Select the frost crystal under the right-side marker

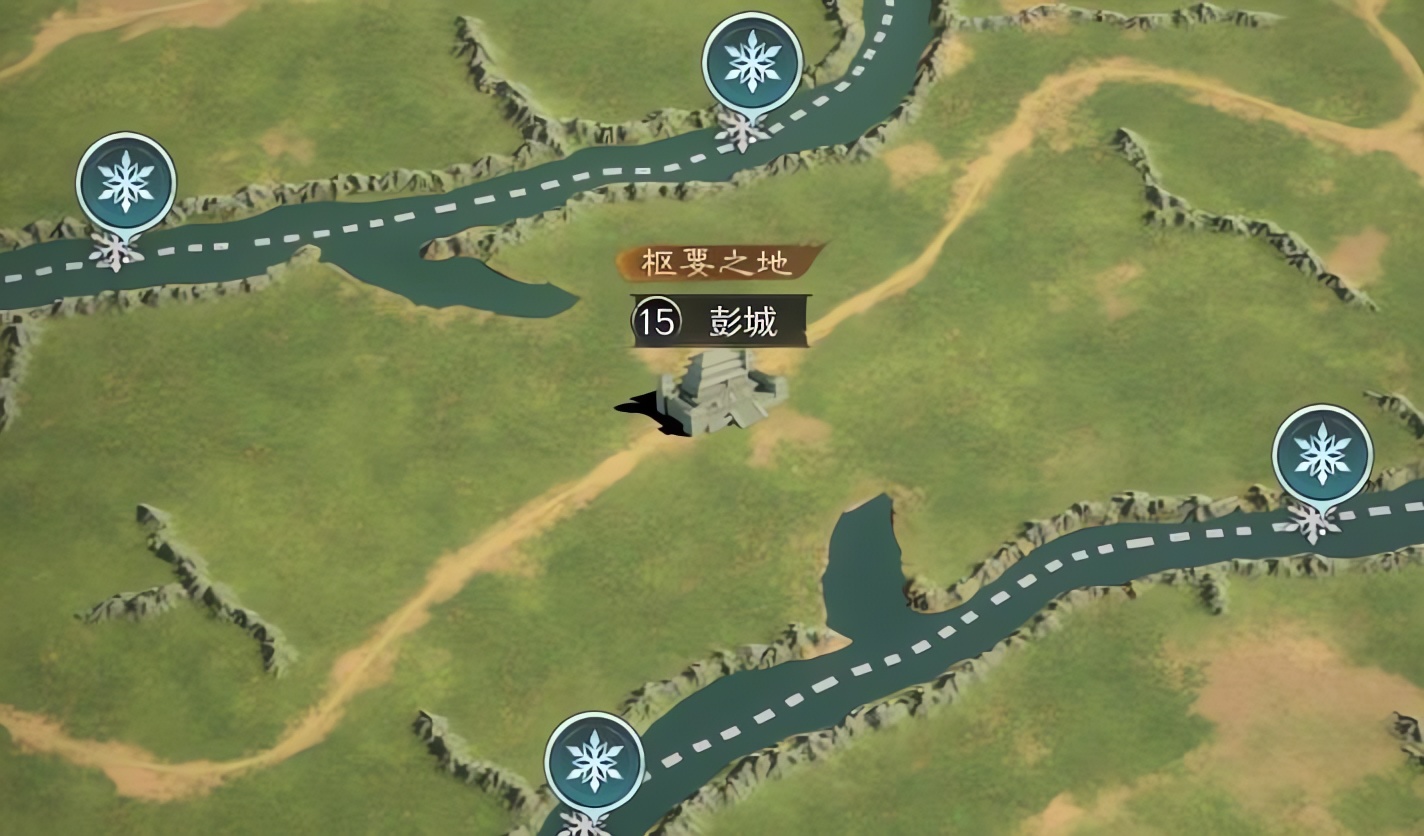[1311, 522]
